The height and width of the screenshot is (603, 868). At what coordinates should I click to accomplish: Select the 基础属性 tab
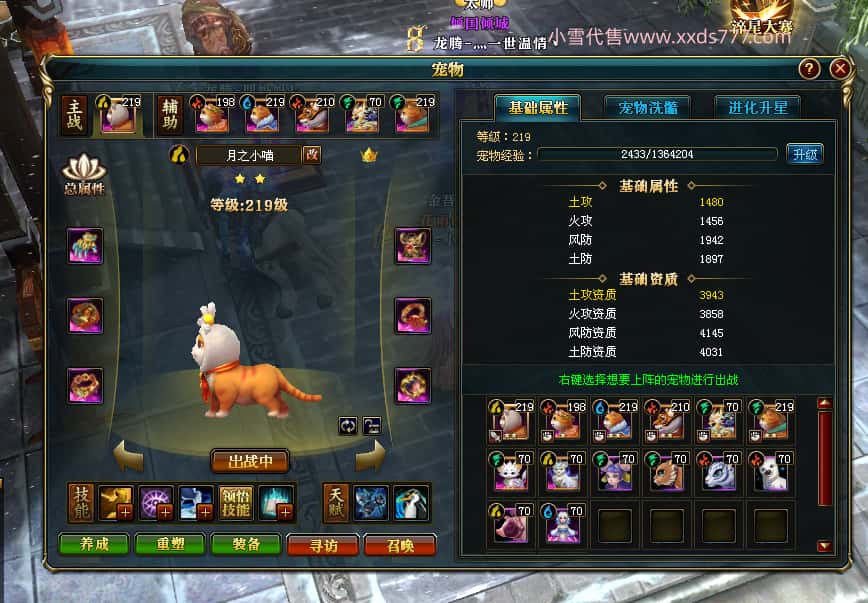[x=538, y=108]
